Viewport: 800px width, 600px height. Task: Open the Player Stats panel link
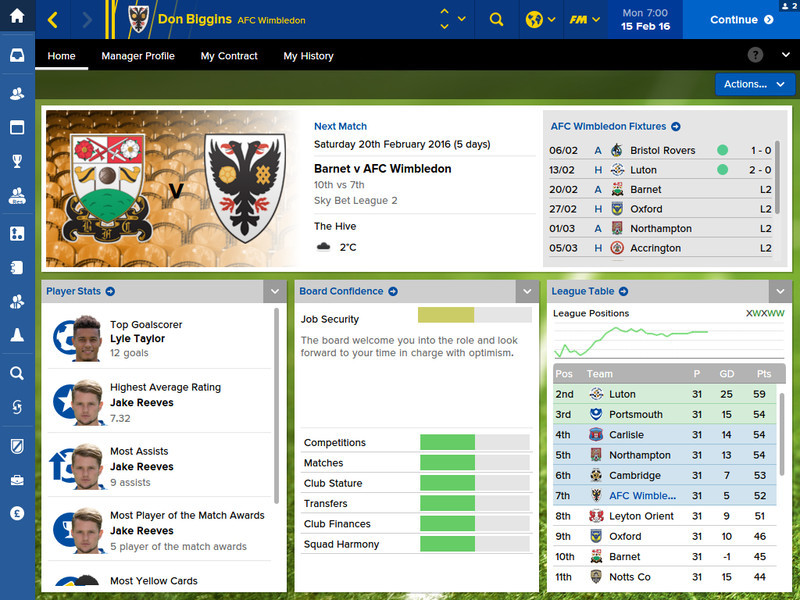tap(80, 291)
